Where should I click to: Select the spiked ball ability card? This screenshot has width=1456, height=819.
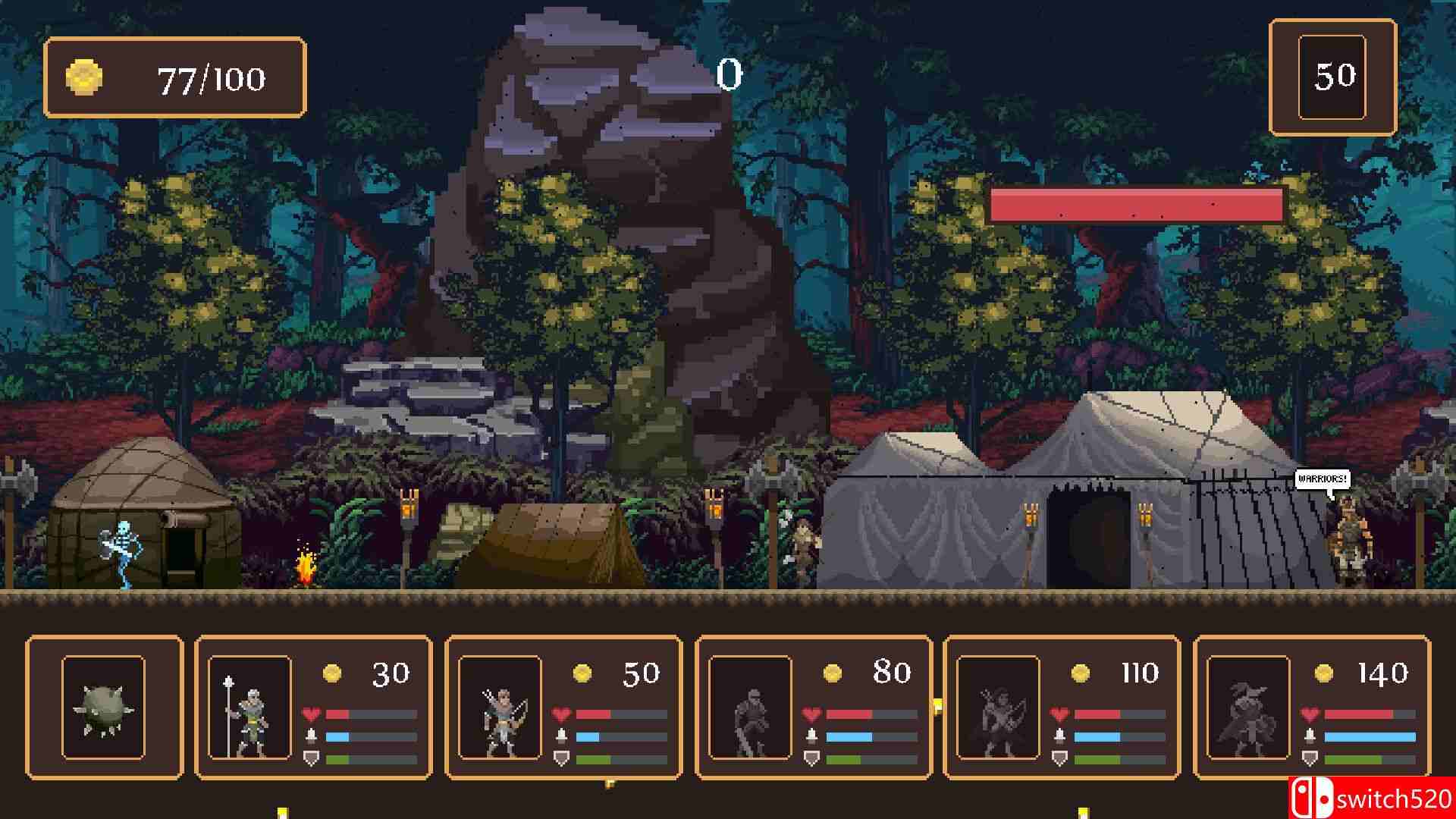tap(104, 708)
